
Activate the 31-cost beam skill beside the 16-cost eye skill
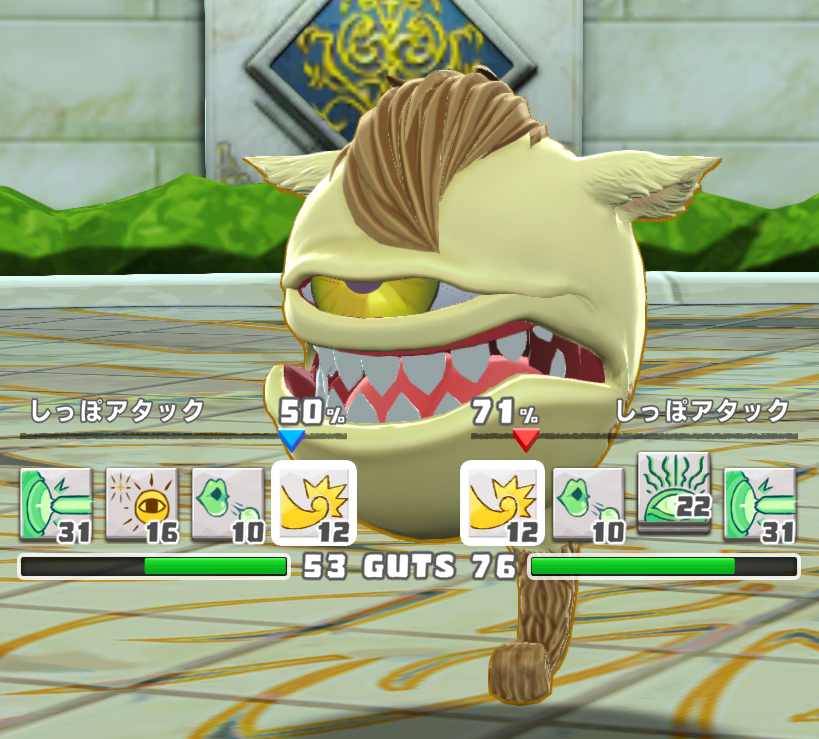(56, 503)
